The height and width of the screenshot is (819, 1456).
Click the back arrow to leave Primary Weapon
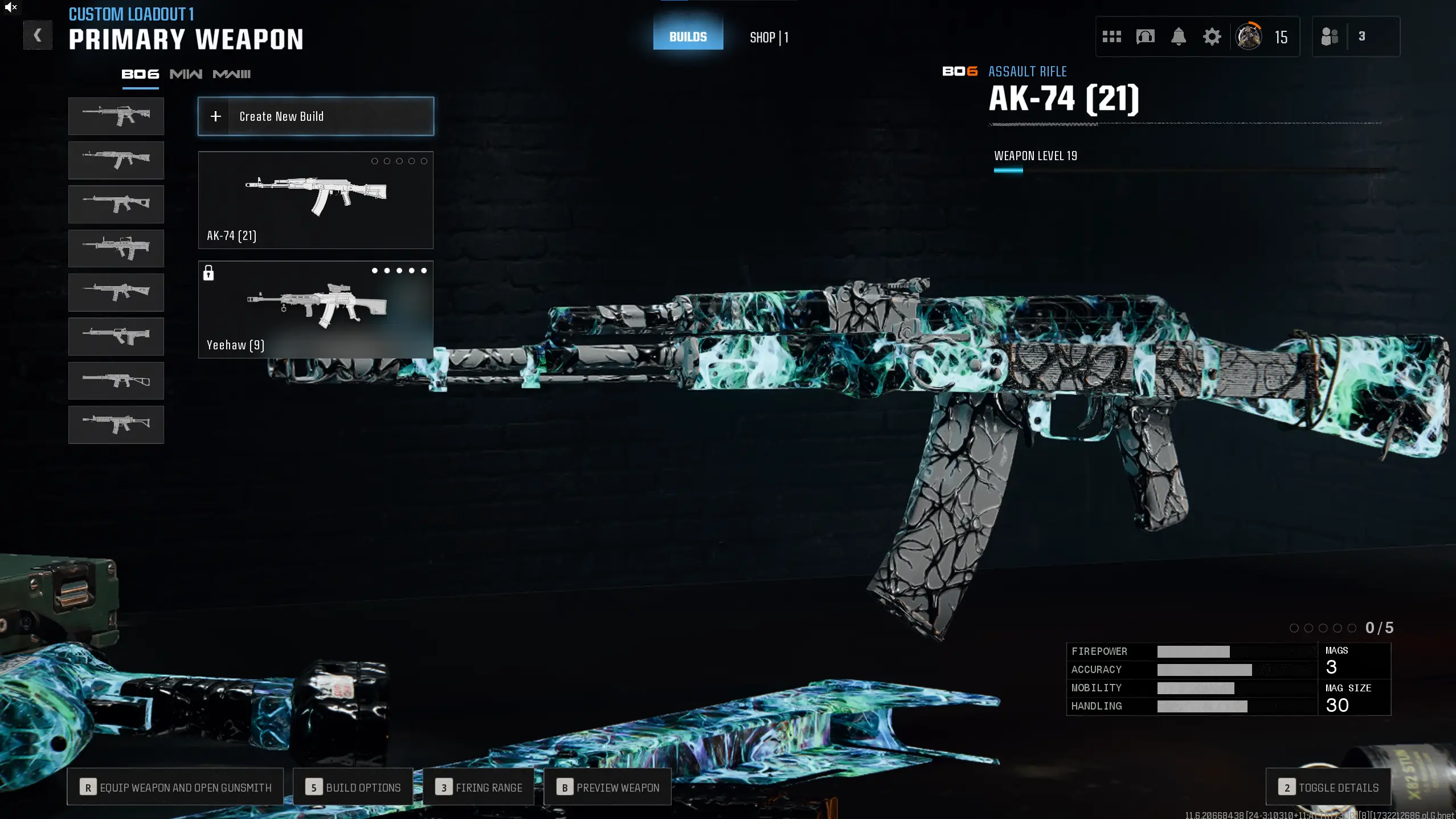38,35
